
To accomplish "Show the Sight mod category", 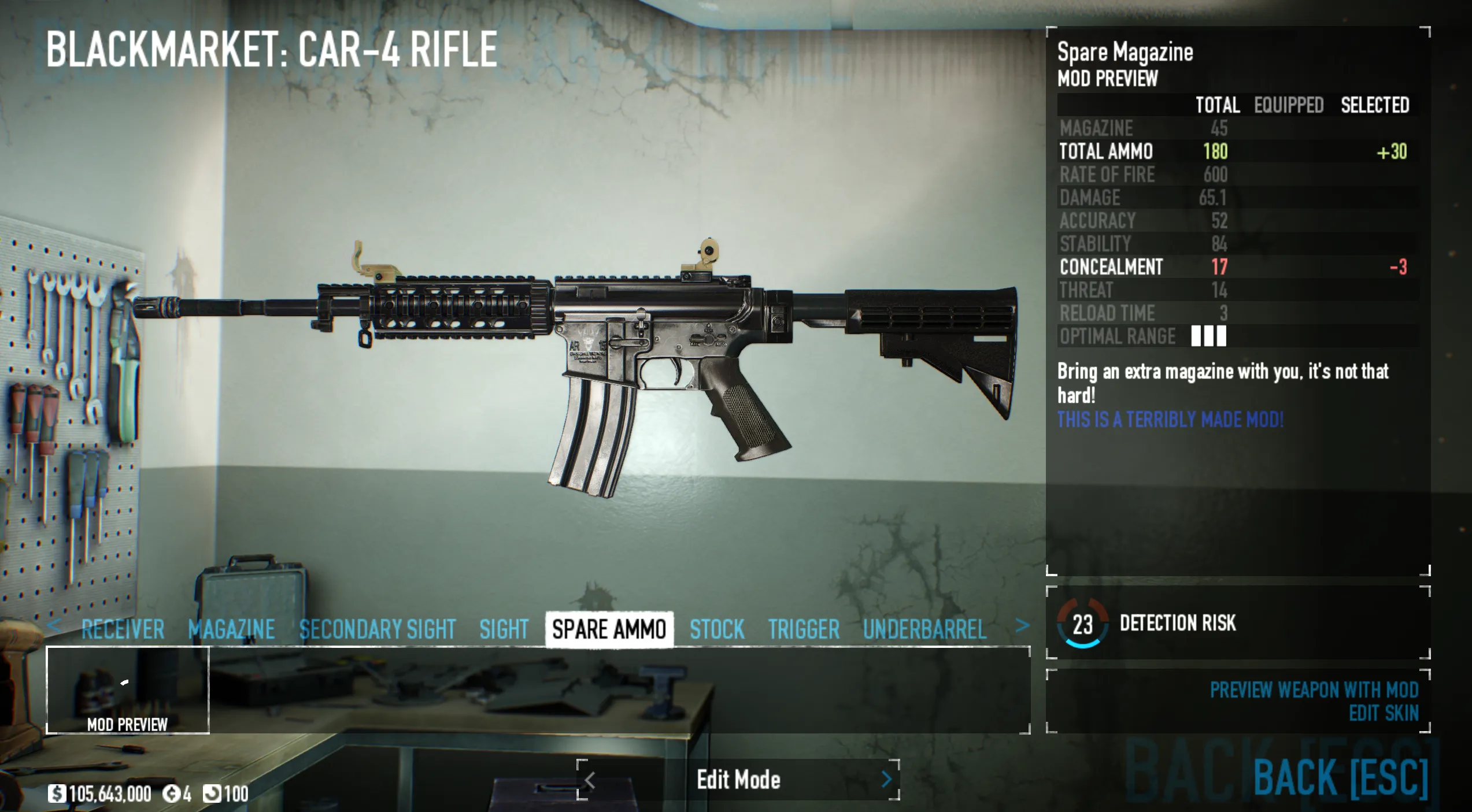I will click(504, 629).
